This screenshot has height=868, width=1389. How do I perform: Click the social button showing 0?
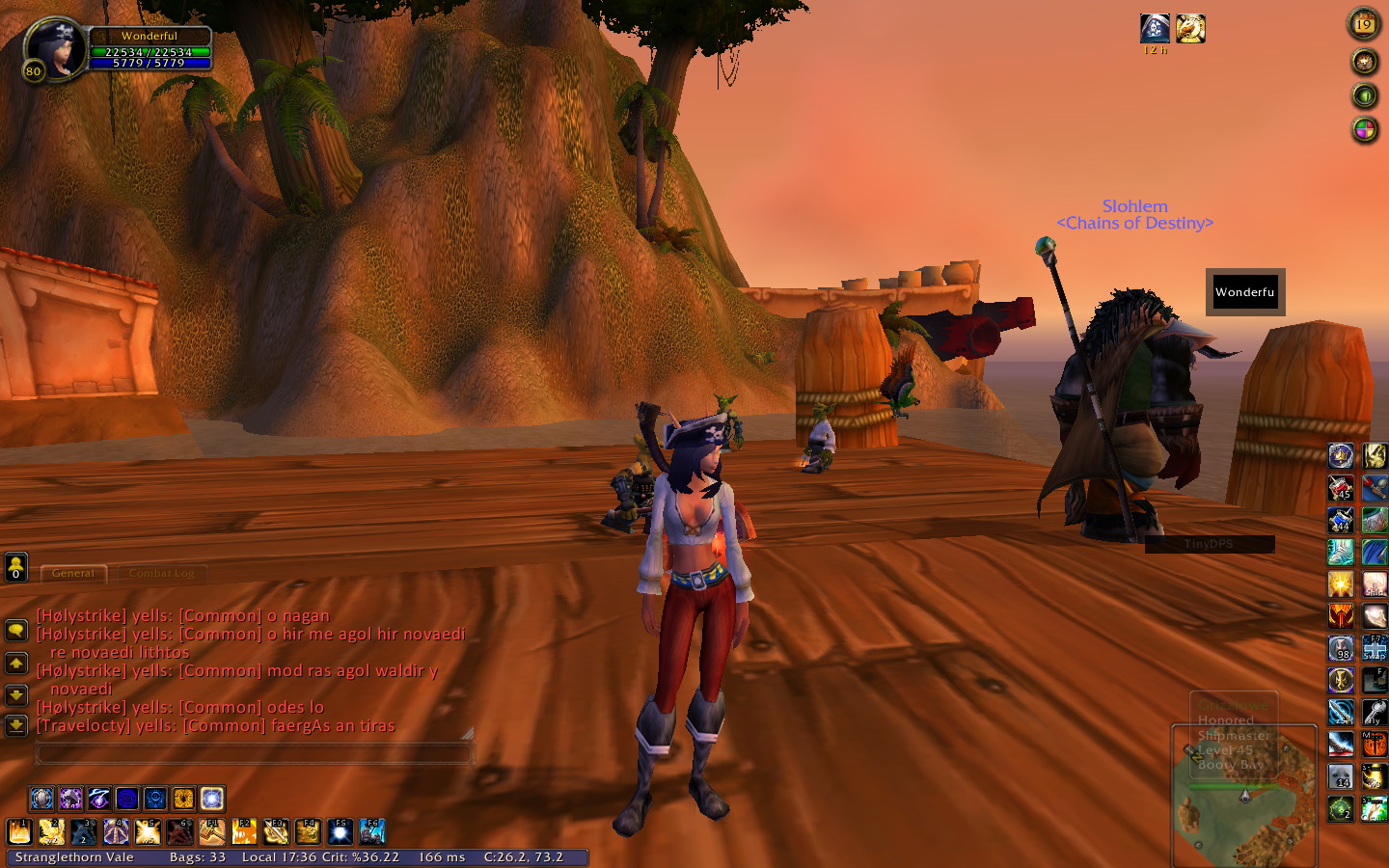[16, 568]
